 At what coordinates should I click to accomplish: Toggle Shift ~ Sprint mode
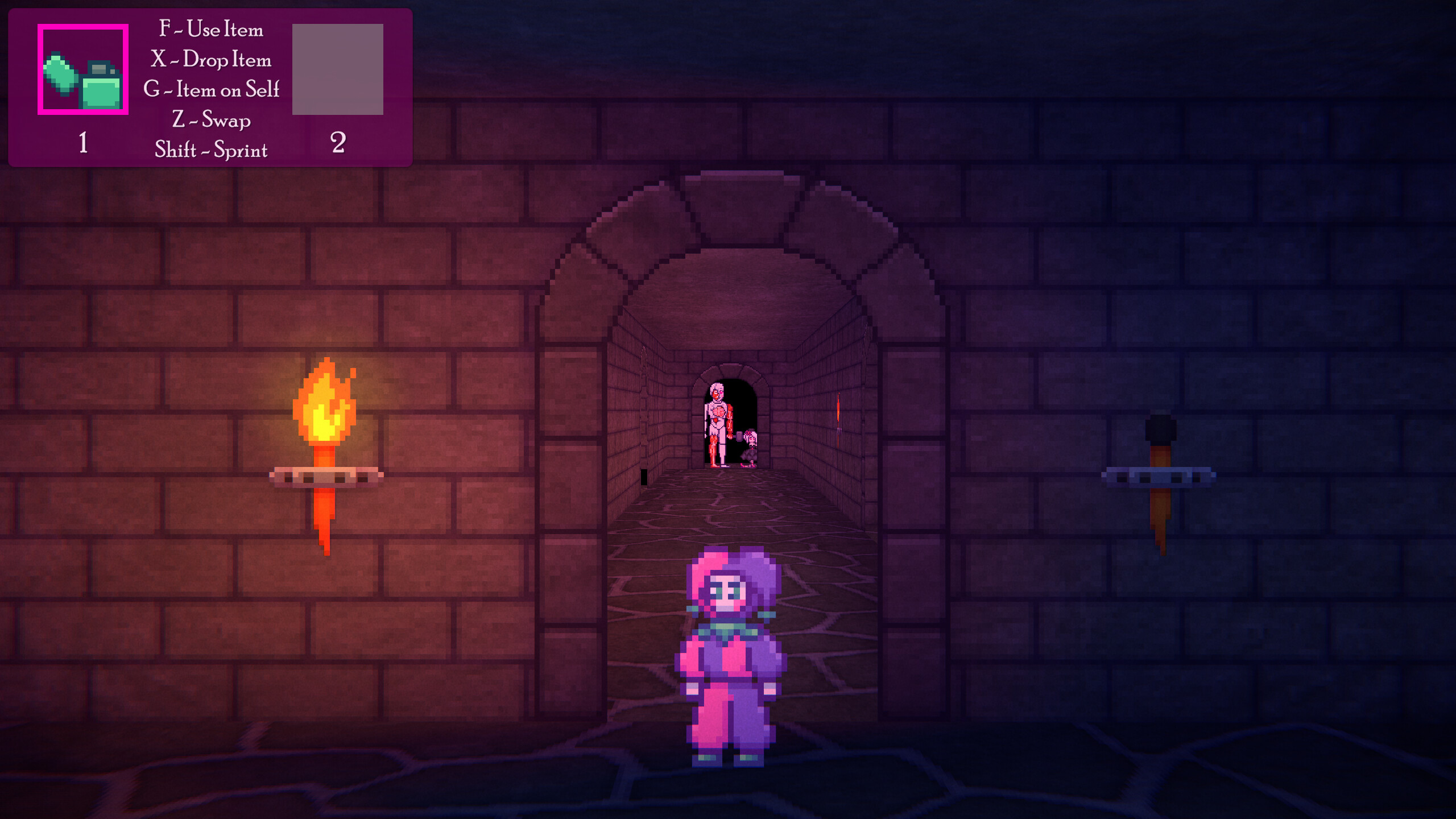pos(212,151)
